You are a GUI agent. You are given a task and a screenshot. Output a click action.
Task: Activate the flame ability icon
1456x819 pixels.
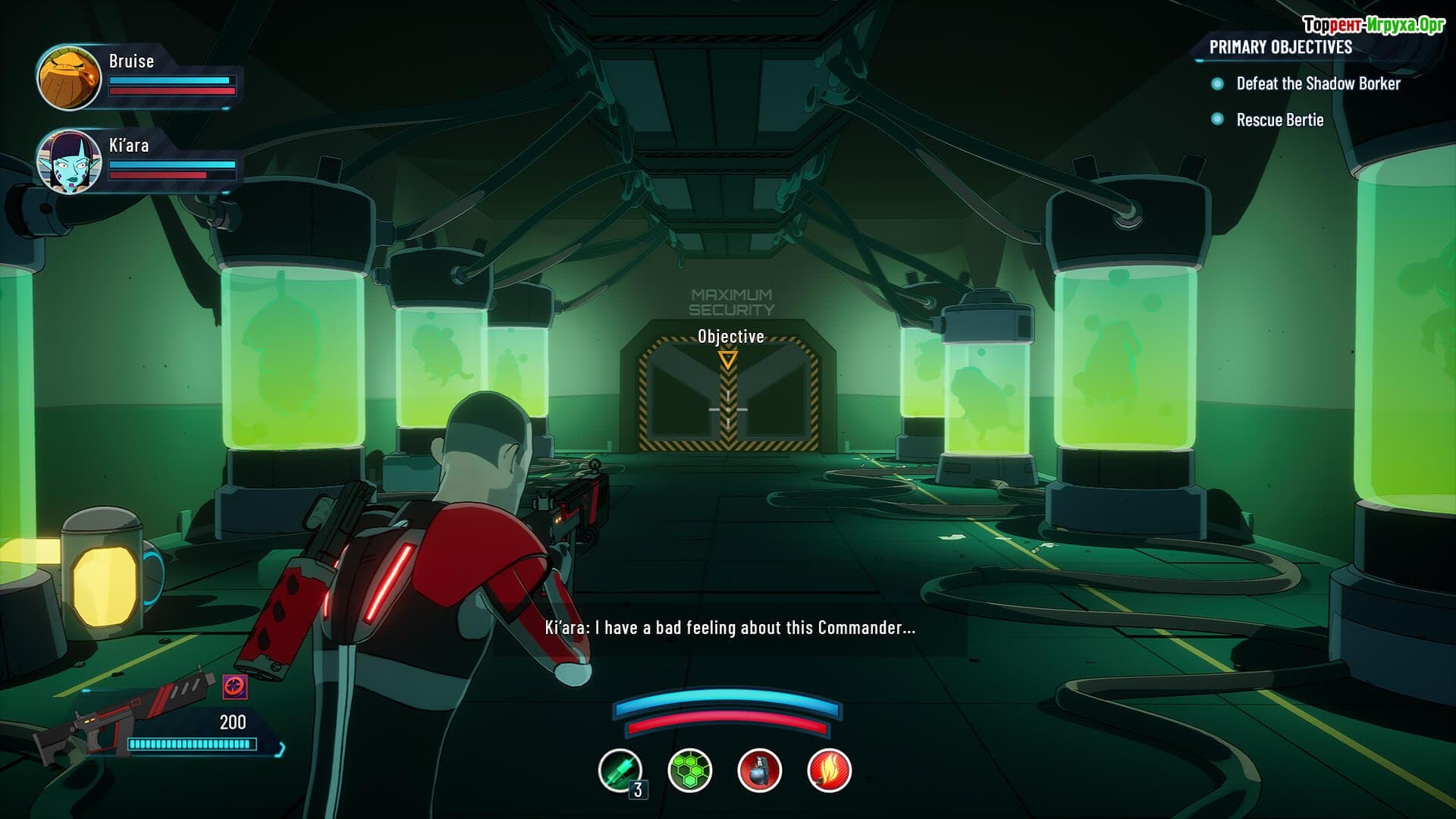point(829,770)
